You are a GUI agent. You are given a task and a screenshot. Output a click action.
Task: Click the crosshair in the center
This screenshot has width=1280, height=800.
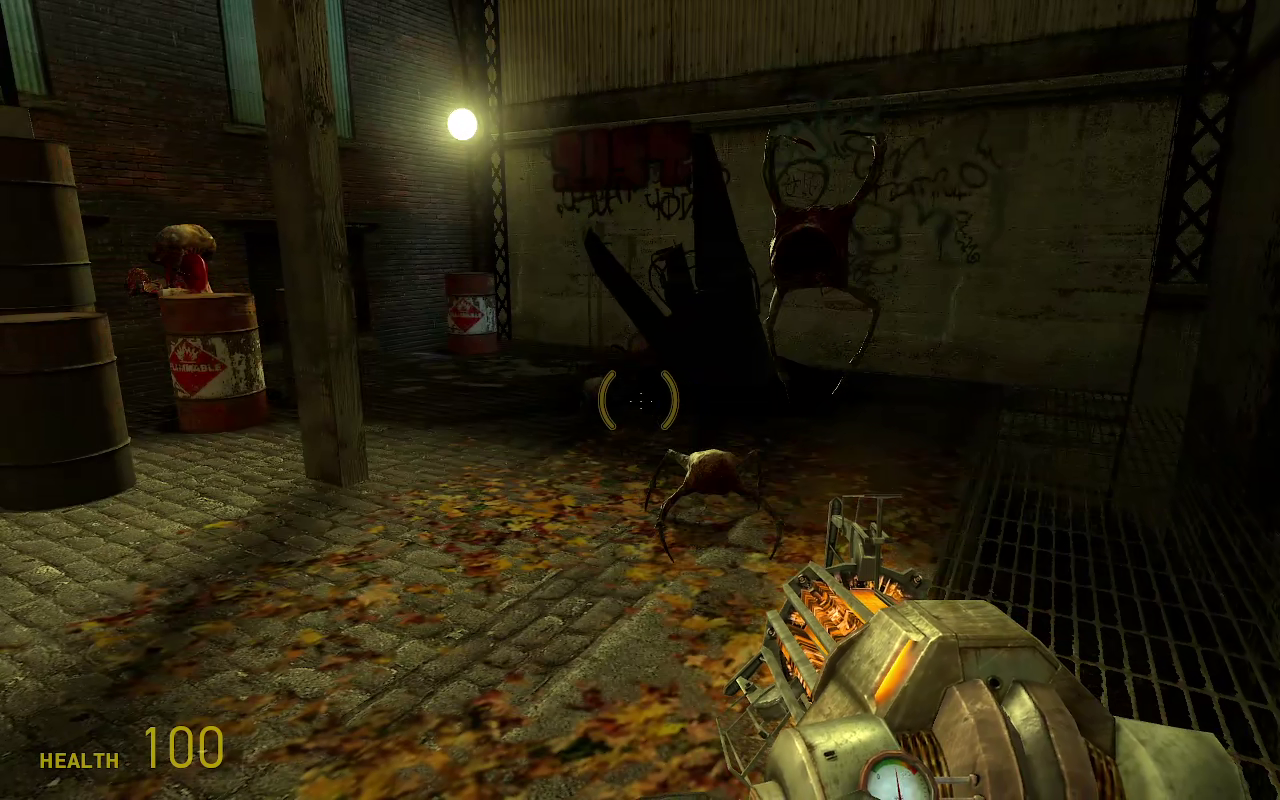click(640, 402)
